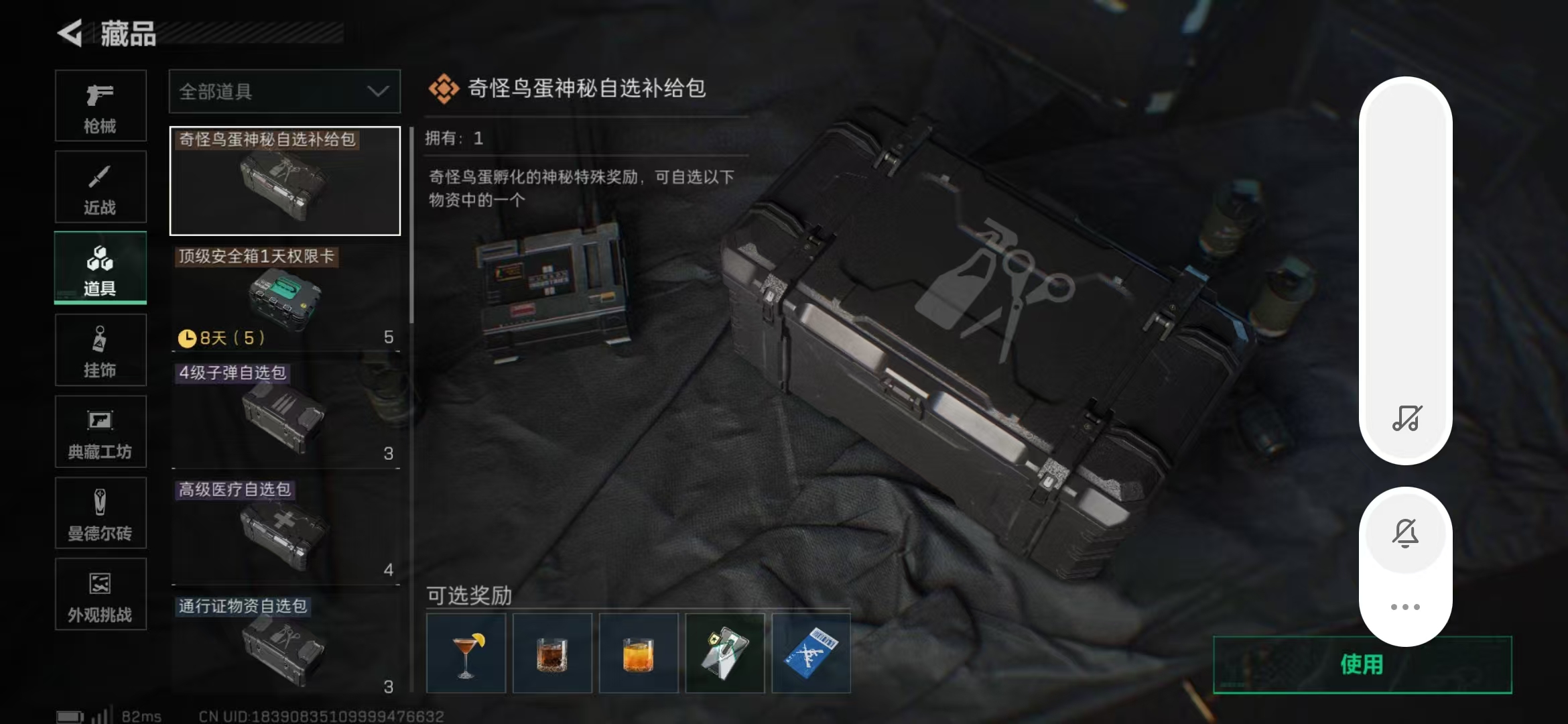
Task: Select the cocktail reward thumbnail
Action: (466, 652)
